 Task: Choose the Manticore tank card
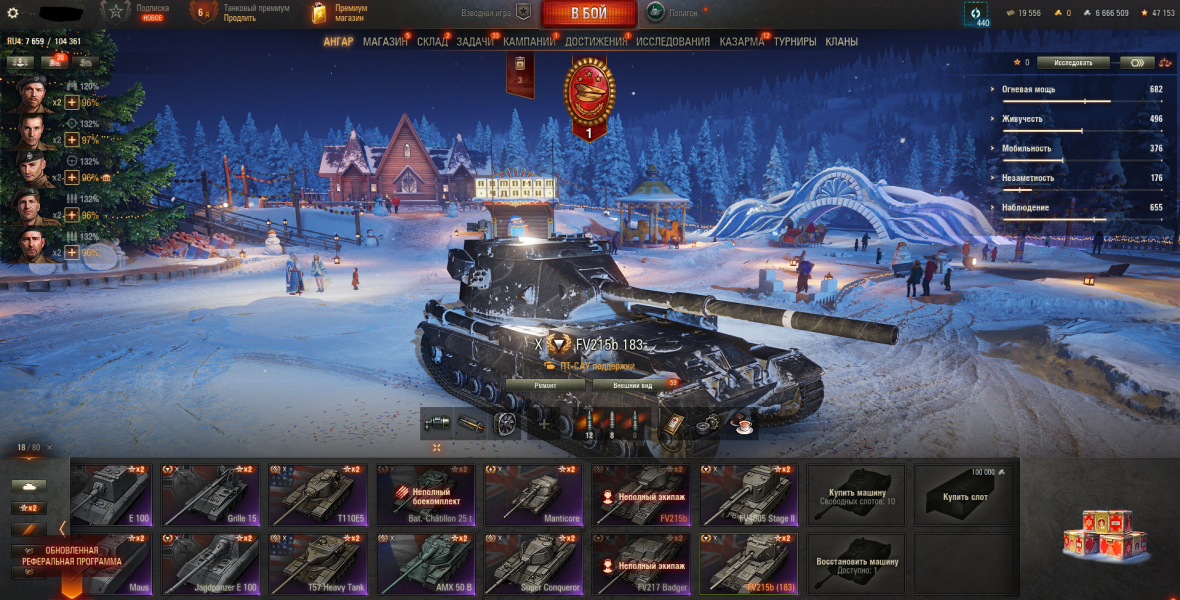(x=534, y=494)
